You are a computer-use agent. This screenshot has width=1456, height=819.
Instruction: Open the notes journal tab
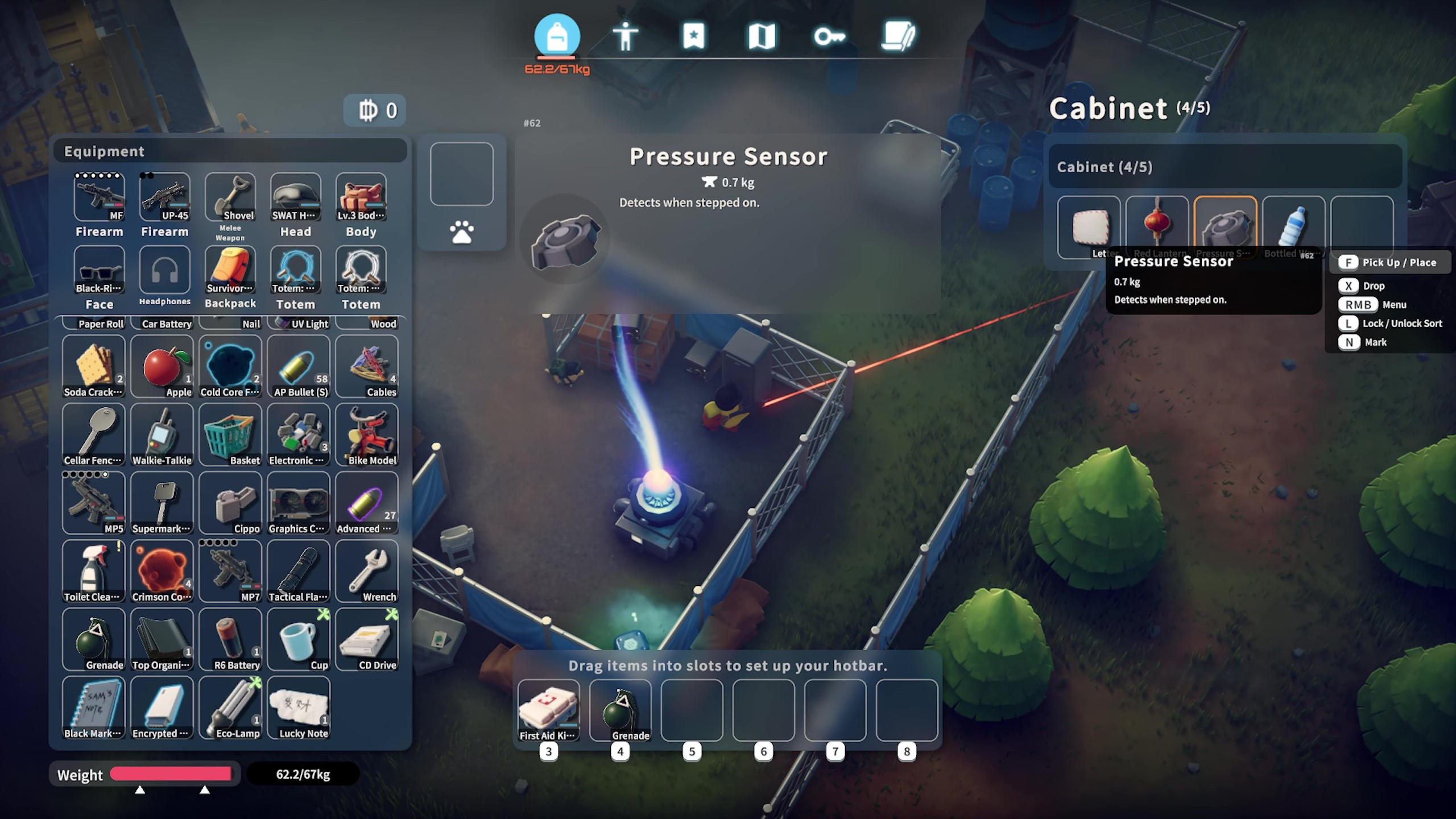click(898, 36)
